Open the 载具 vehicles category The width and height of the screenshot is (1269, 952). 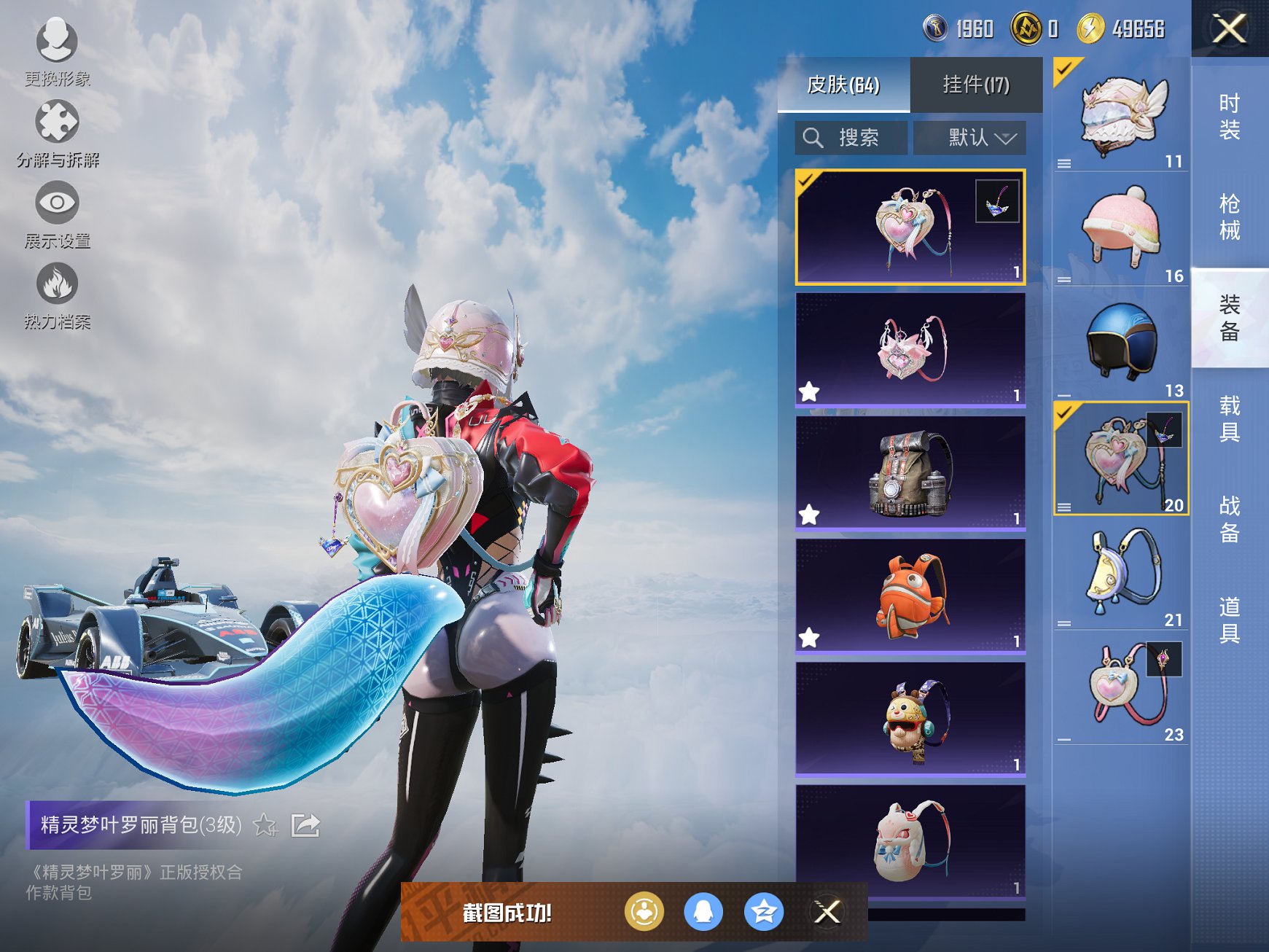1230,418
